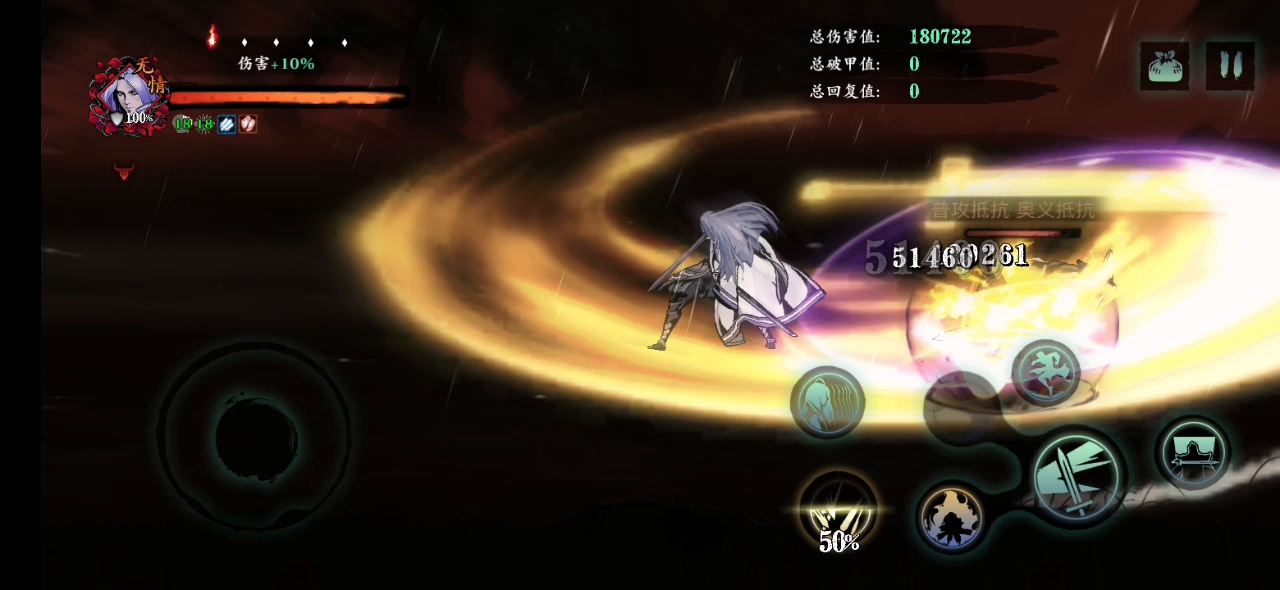Activate the flame silhouette skill
The height and width of the screenshot is (590, 1280).
(x=952, y=517)
